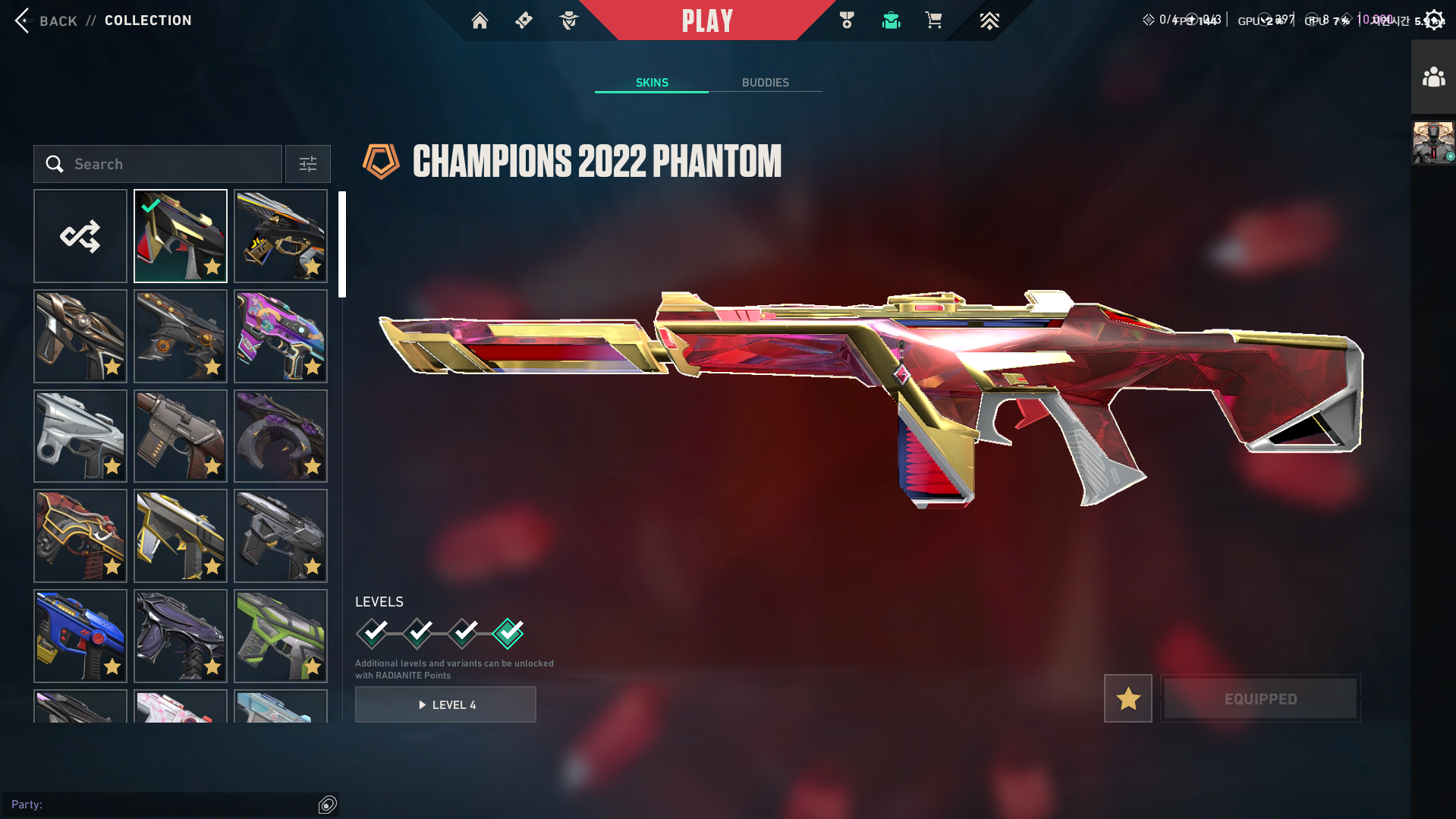The width and height of the screenshot is (1456, 819).
Task: Play the Level 4 preview video
Action: point(445,704)
